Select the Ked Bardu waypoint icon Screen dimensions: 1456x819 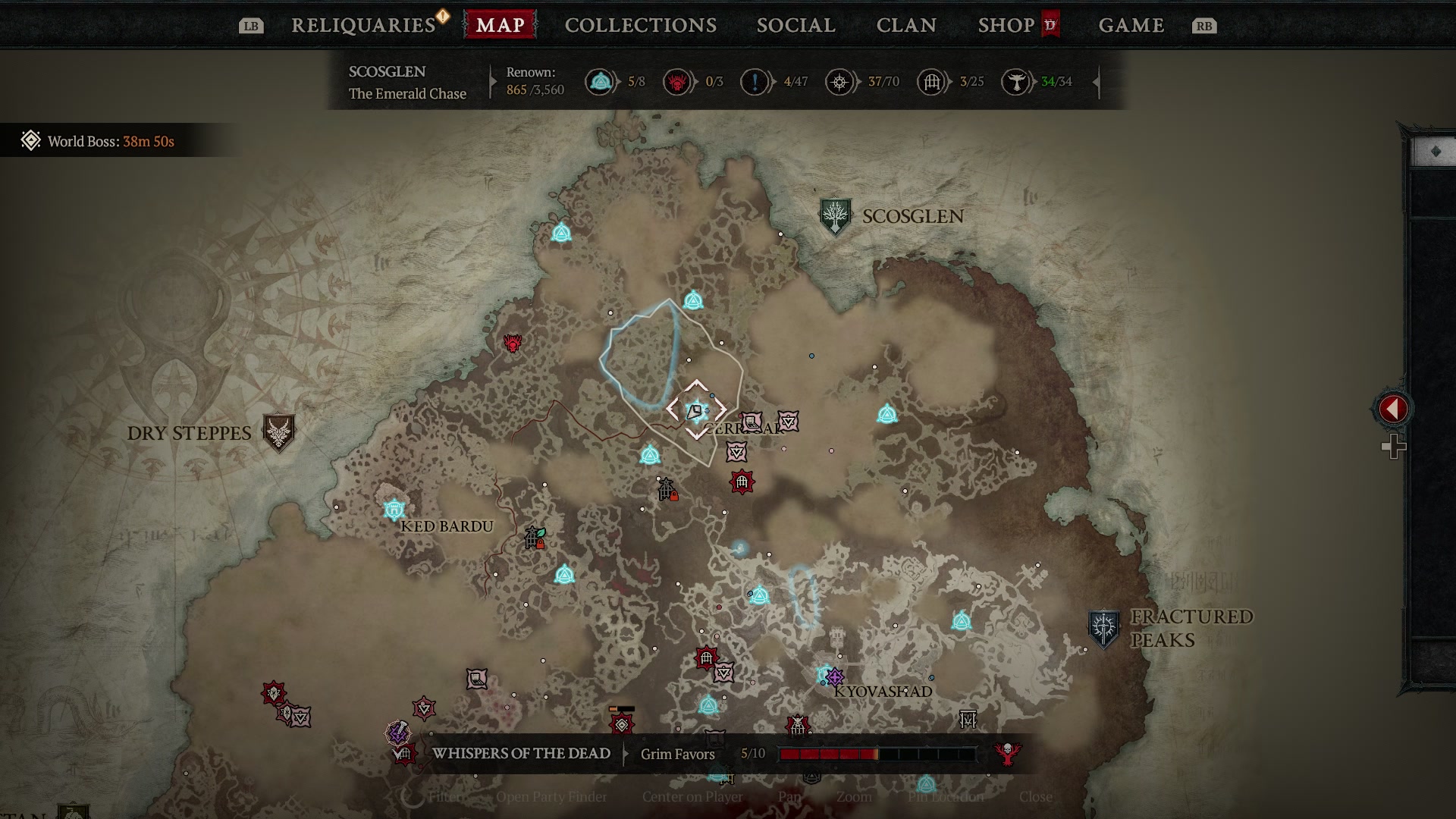coord(394,508)
